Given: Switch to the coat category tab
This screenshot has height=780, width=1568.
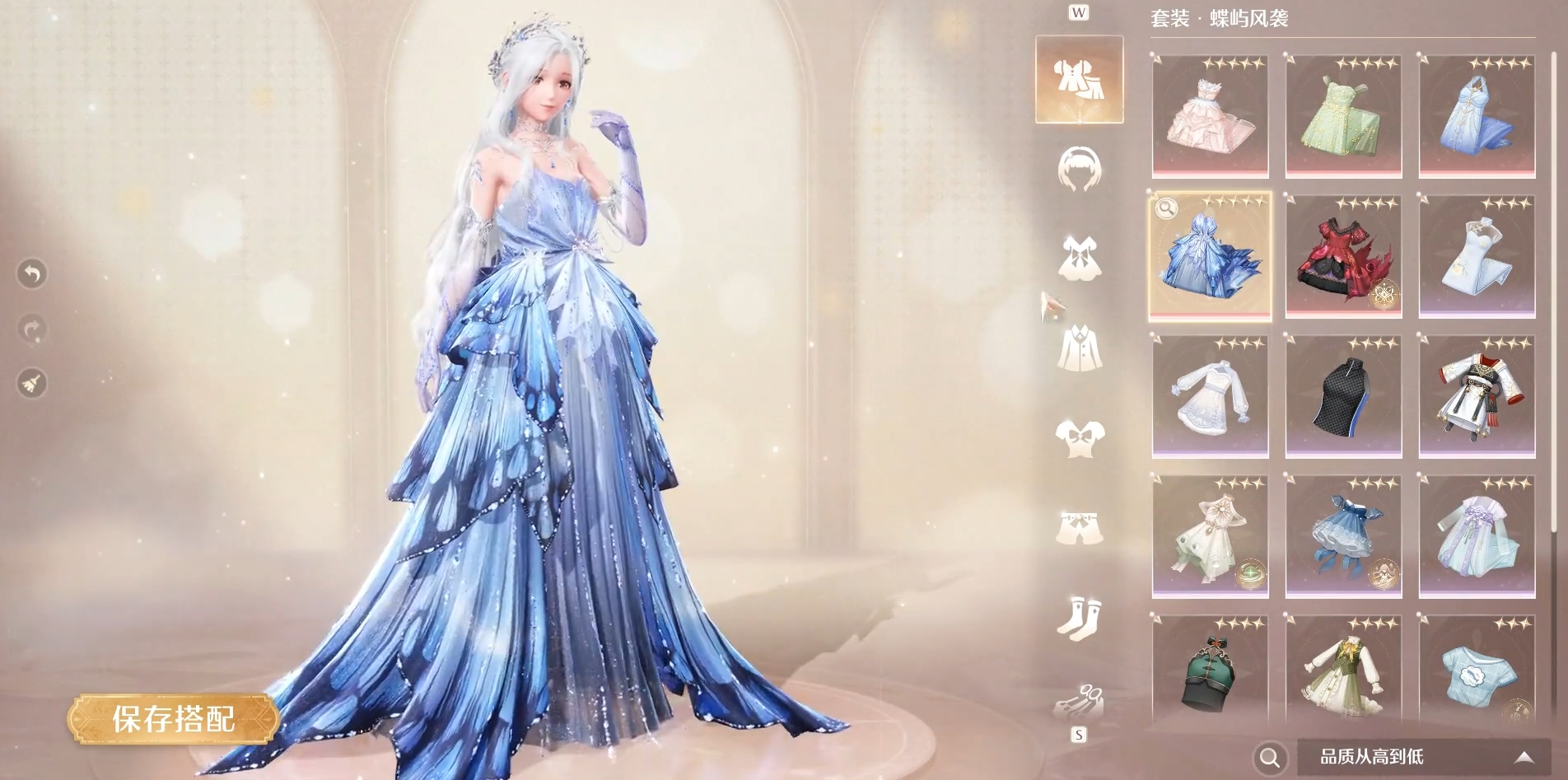Looking at the screenshot, I should point(1079,348).
